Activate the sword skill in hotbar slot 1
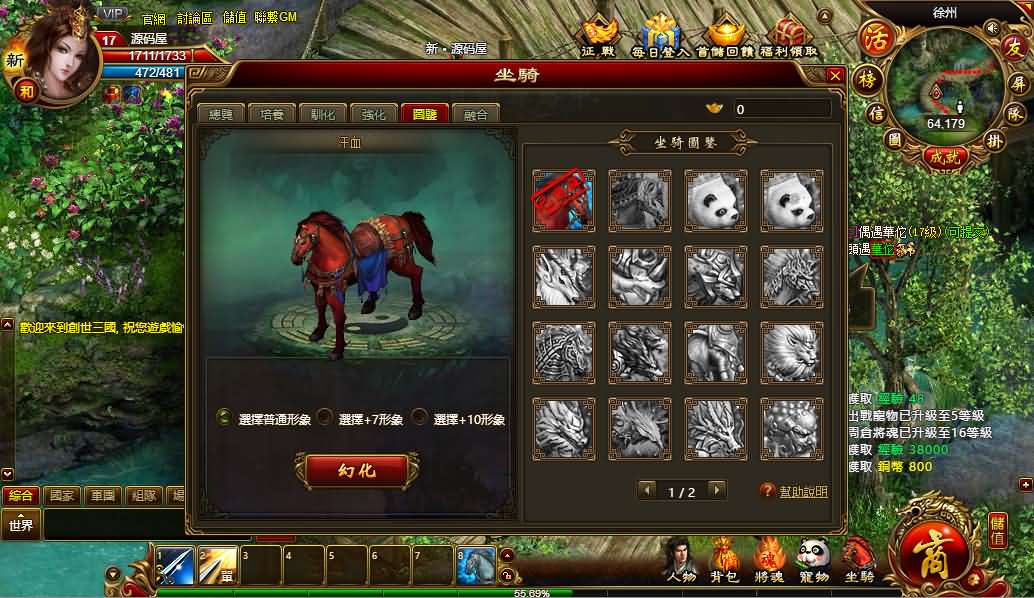1034x598 pixels. click(x=175, y=566)
